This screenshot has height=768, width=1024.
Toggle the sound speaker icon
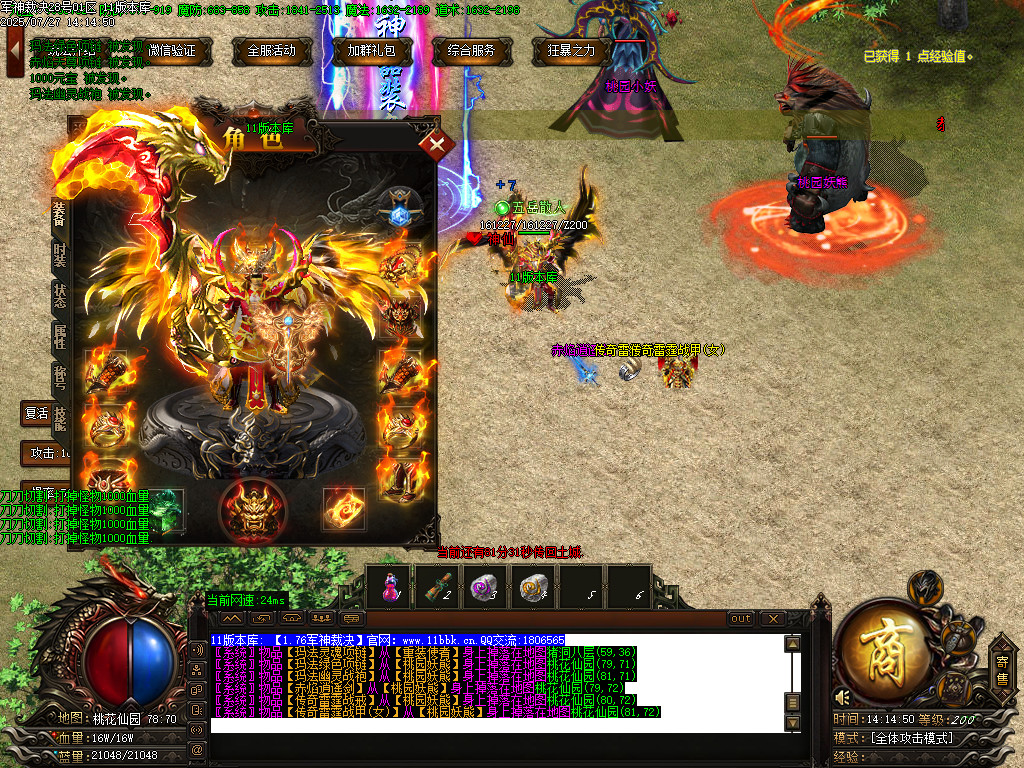843,697
